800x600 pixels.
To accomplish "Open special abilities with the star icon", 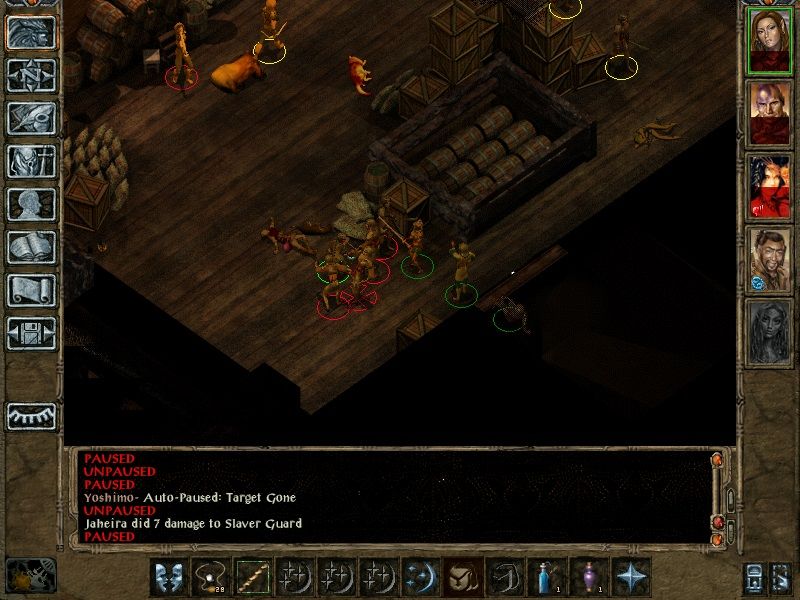I will tap(631, 577).
